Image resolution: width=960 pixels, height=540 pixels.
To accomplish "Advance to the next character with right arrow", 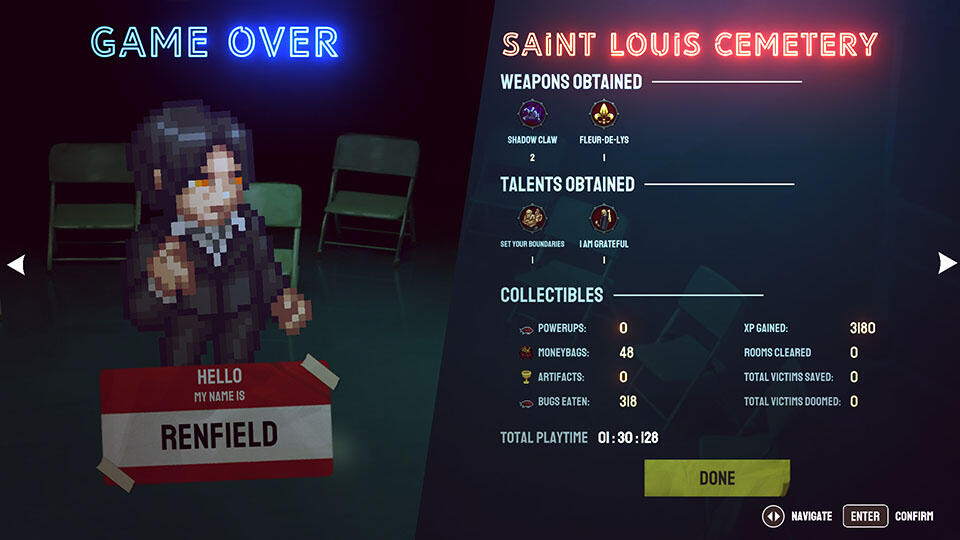I will coord(946,263).
